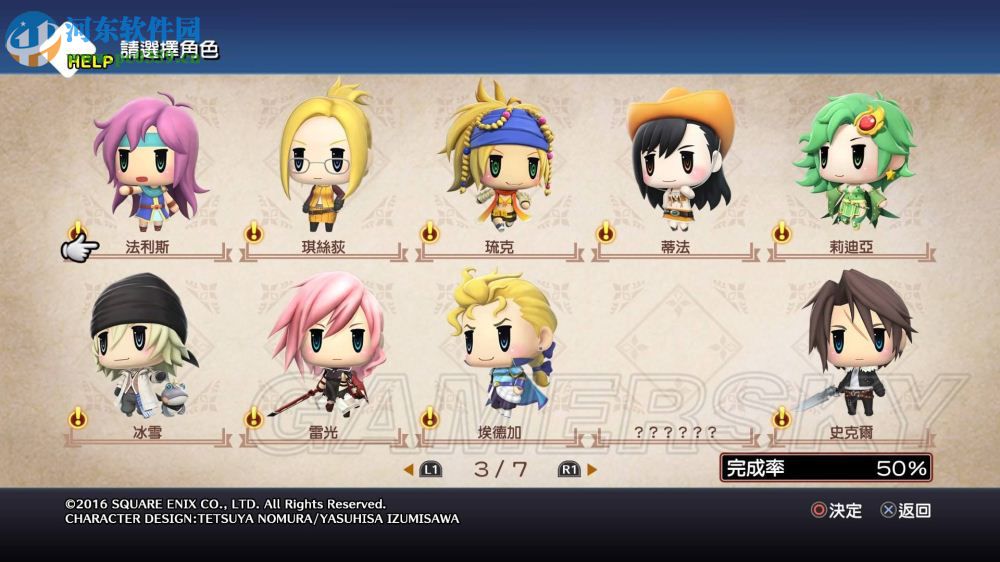Go to the next character page arrow

[592, 469]
